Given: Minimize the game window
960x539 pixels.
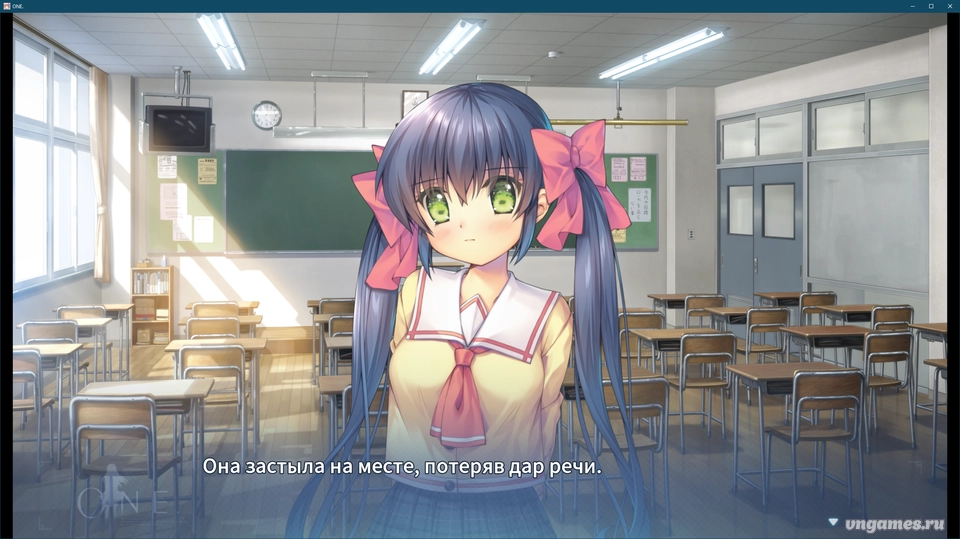Looking at the screenshot, I should (913, 6).
